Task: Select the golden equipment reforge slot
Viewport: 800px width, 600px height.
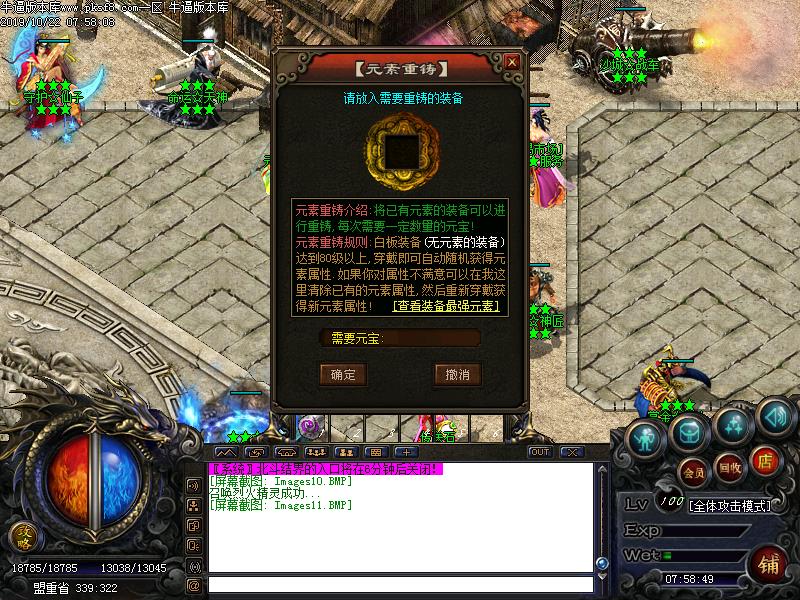Action: click(401, 150)
